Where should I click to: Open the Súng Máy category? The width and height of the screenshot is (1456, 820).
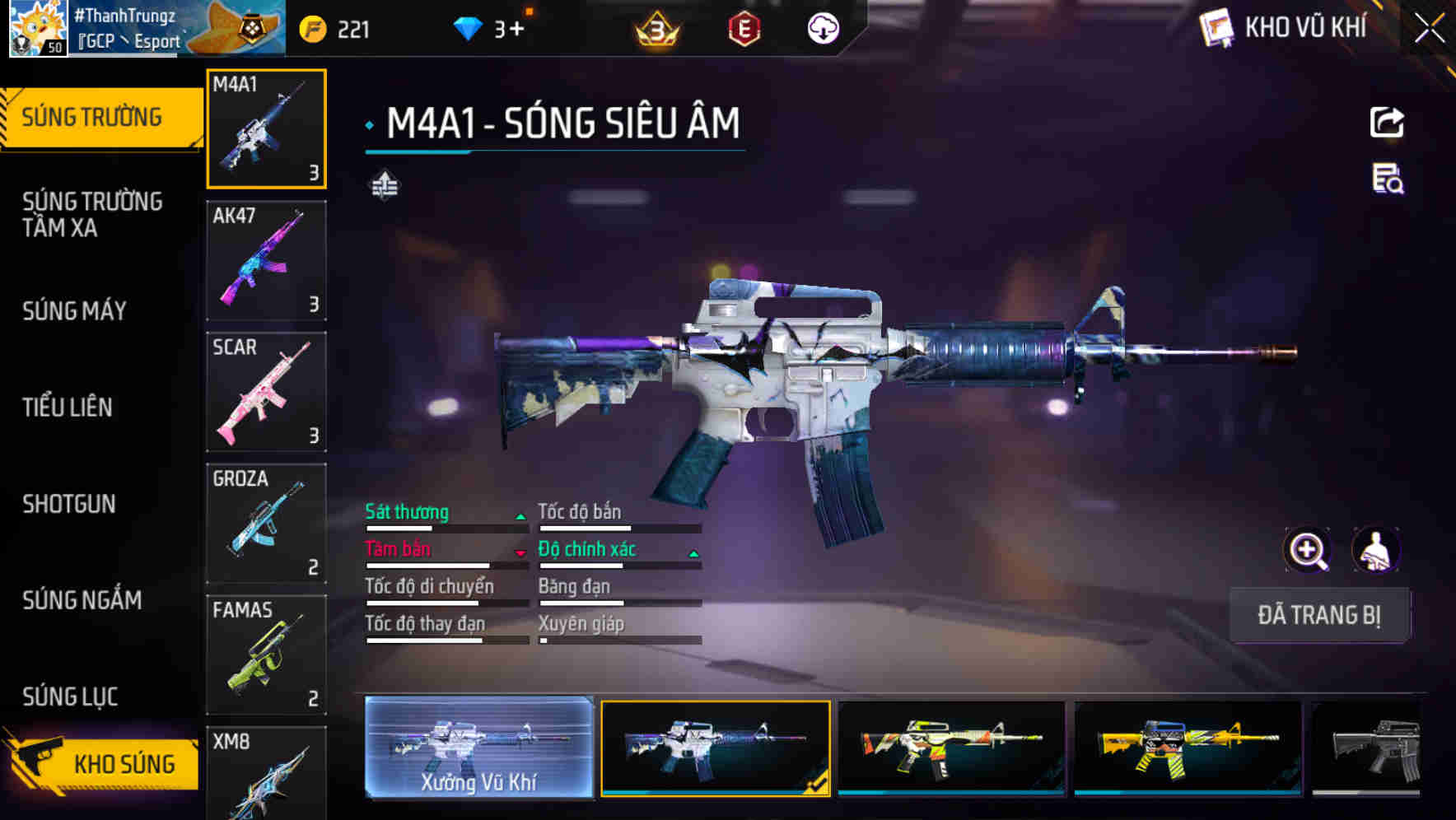(x=75, y=311)
